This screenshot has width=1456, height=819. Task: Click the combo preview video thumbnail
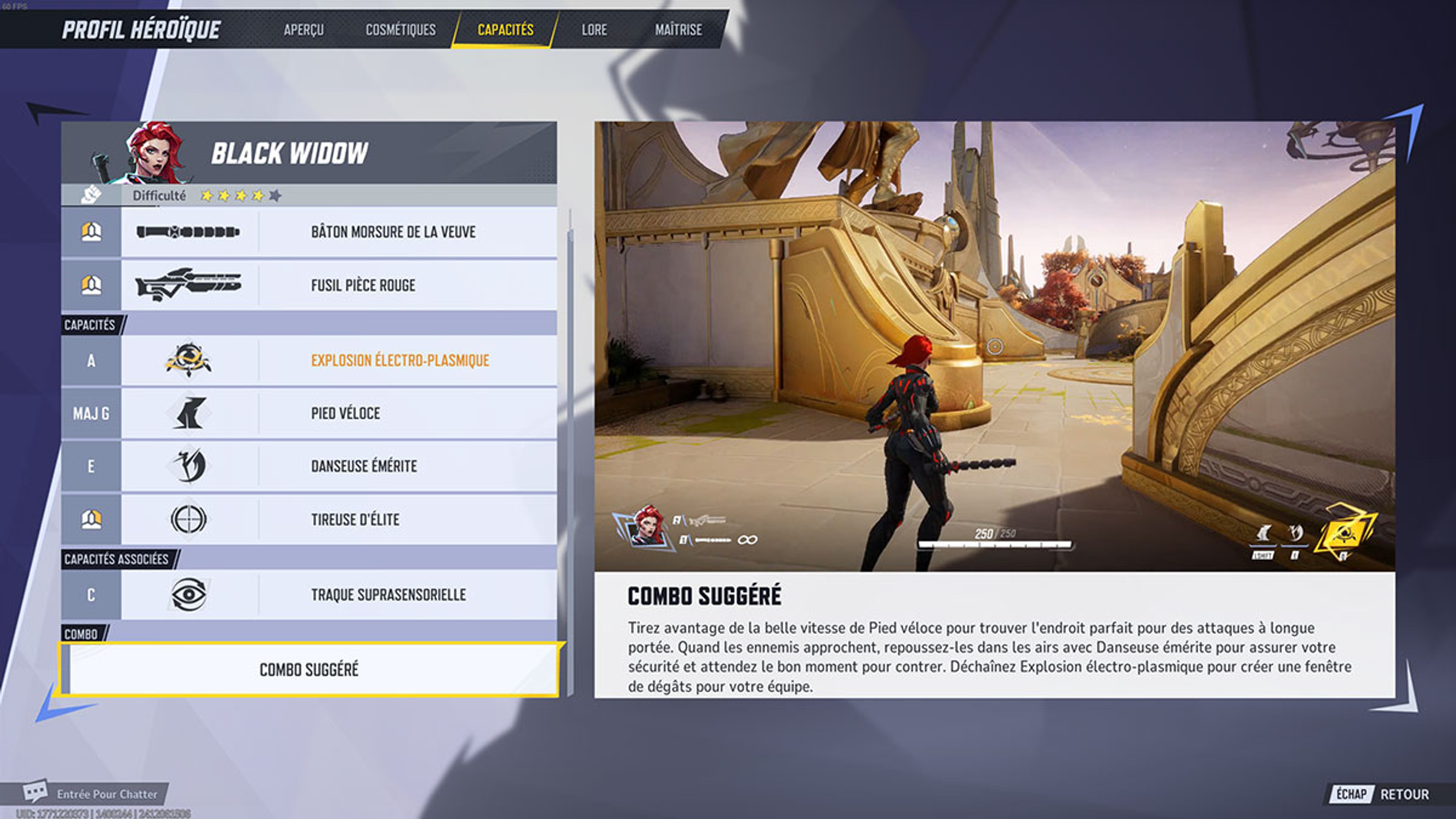click(994, 346)
